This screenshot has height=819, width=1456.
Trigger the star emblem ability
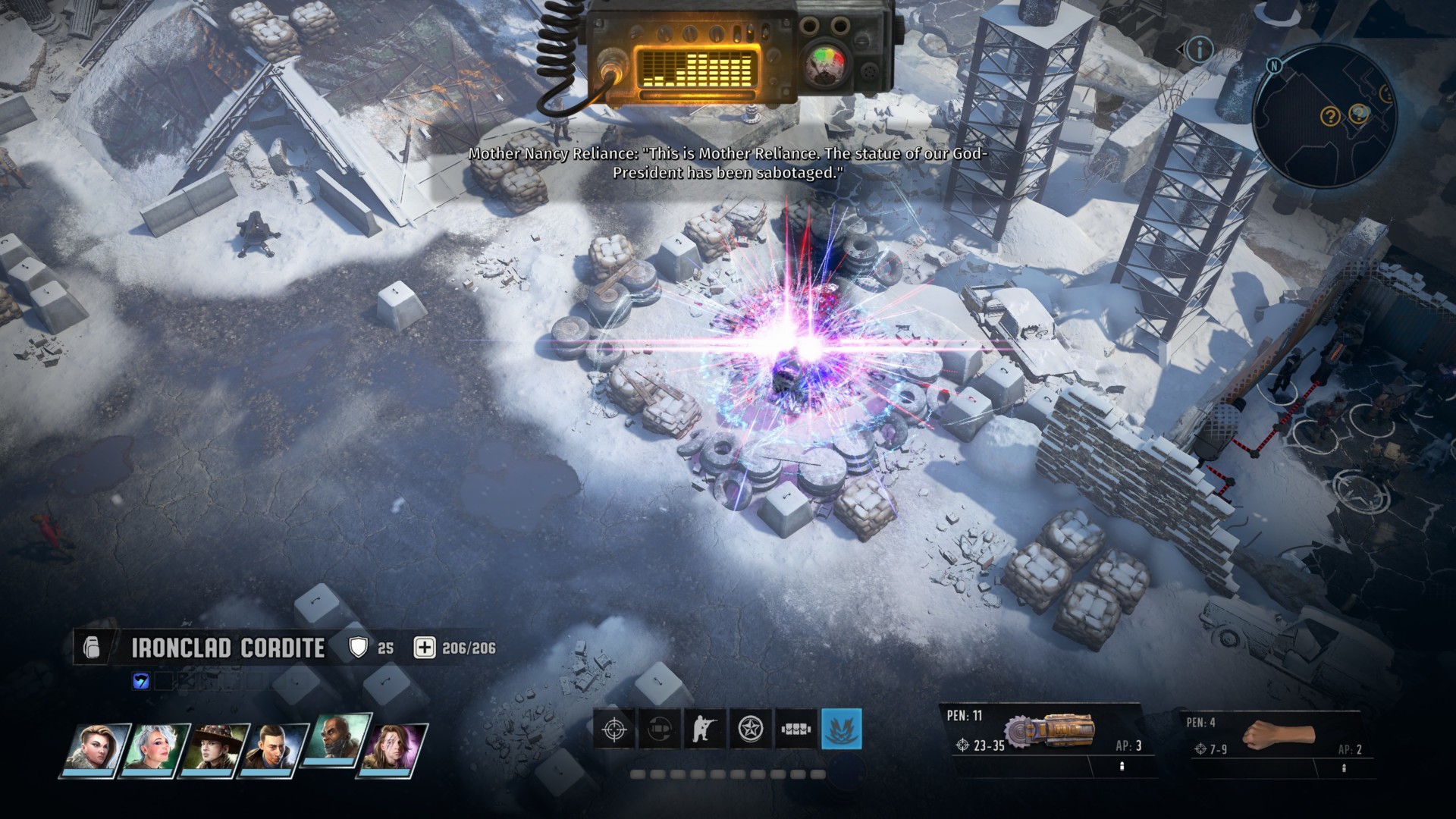751,730
